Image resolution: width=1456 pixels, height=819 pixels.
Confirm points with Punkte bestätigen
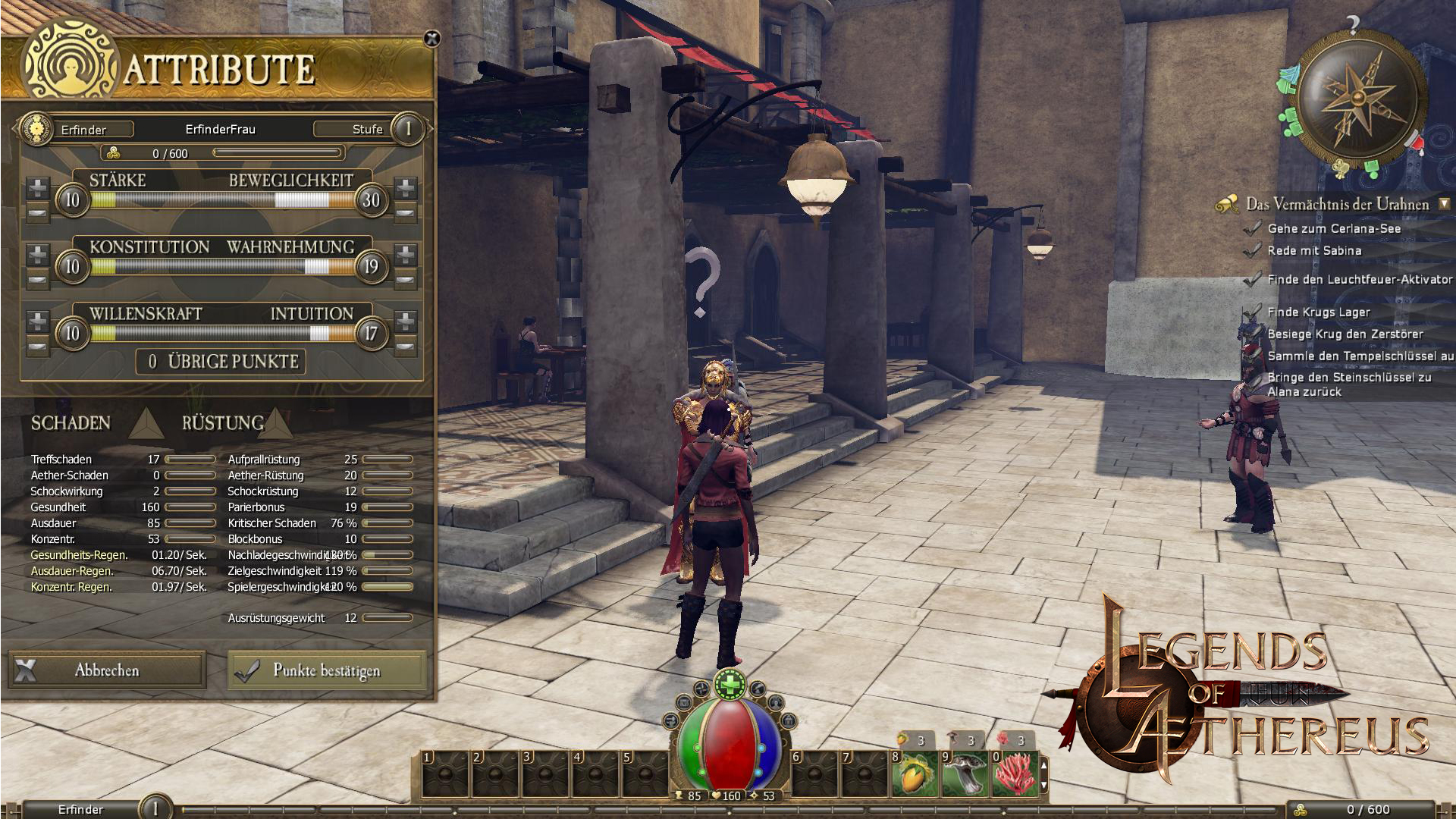pos(326,670)
